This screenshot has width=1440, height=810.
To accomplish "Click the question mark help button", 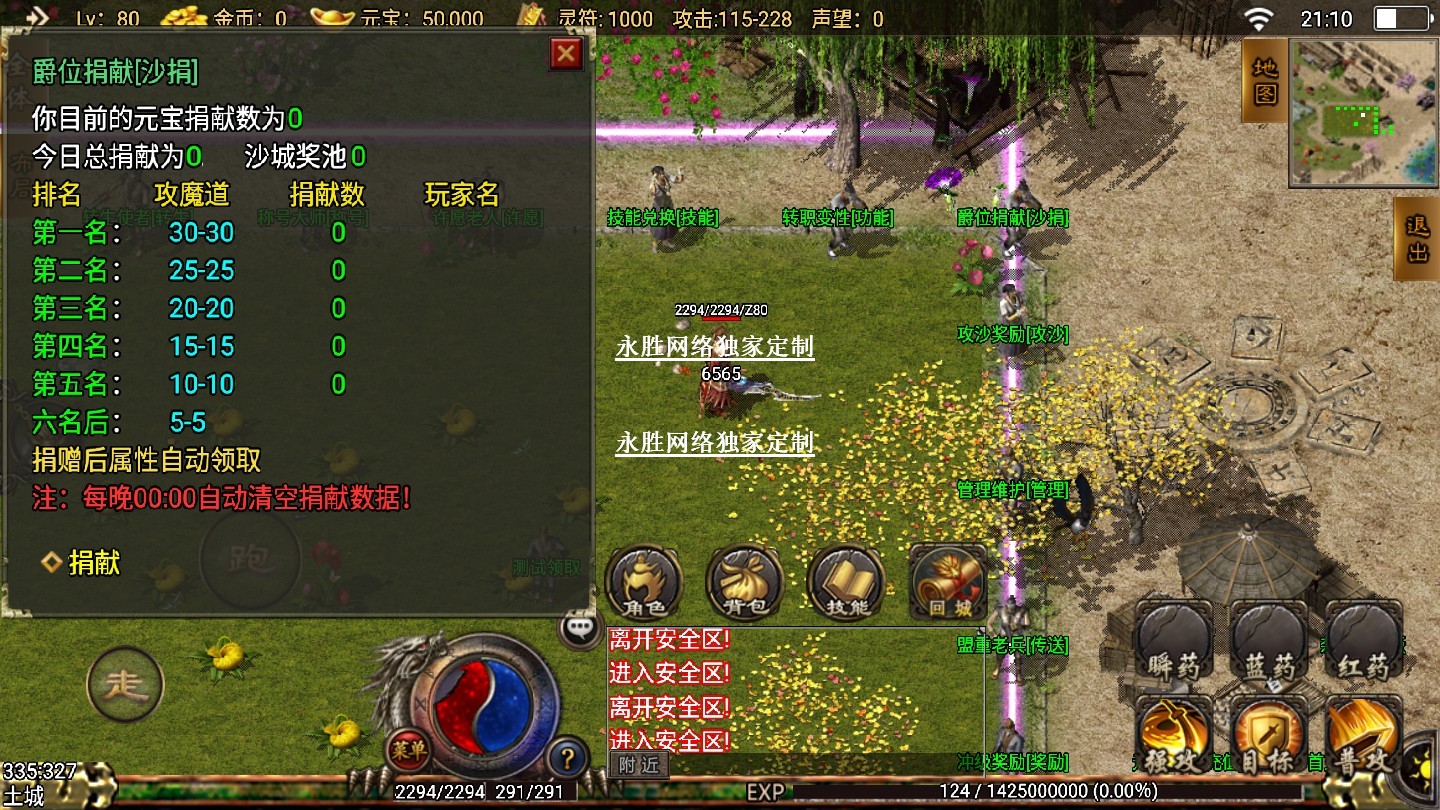I will coord(567,757).
